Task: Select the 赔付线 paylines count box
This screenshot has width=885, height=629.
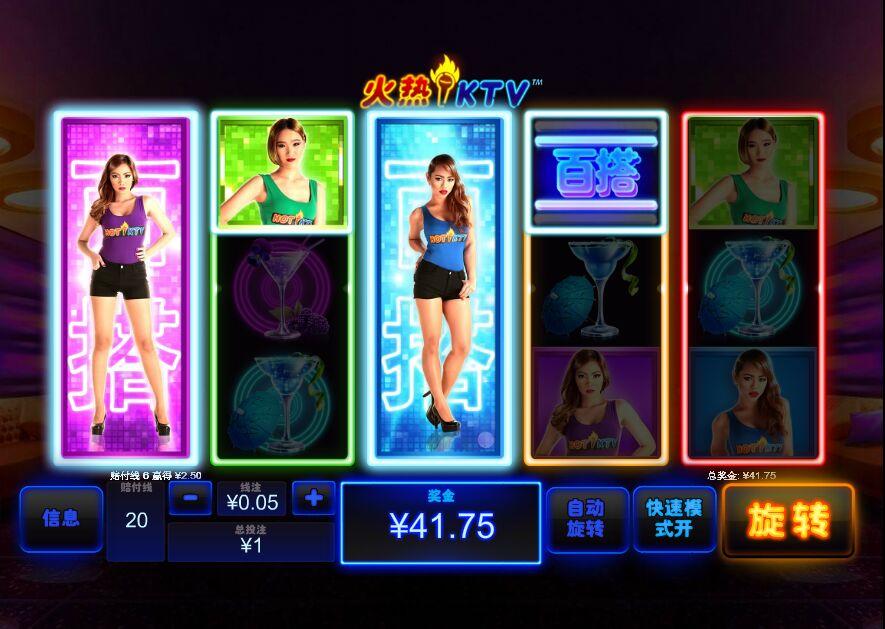Action: [136, 520]
